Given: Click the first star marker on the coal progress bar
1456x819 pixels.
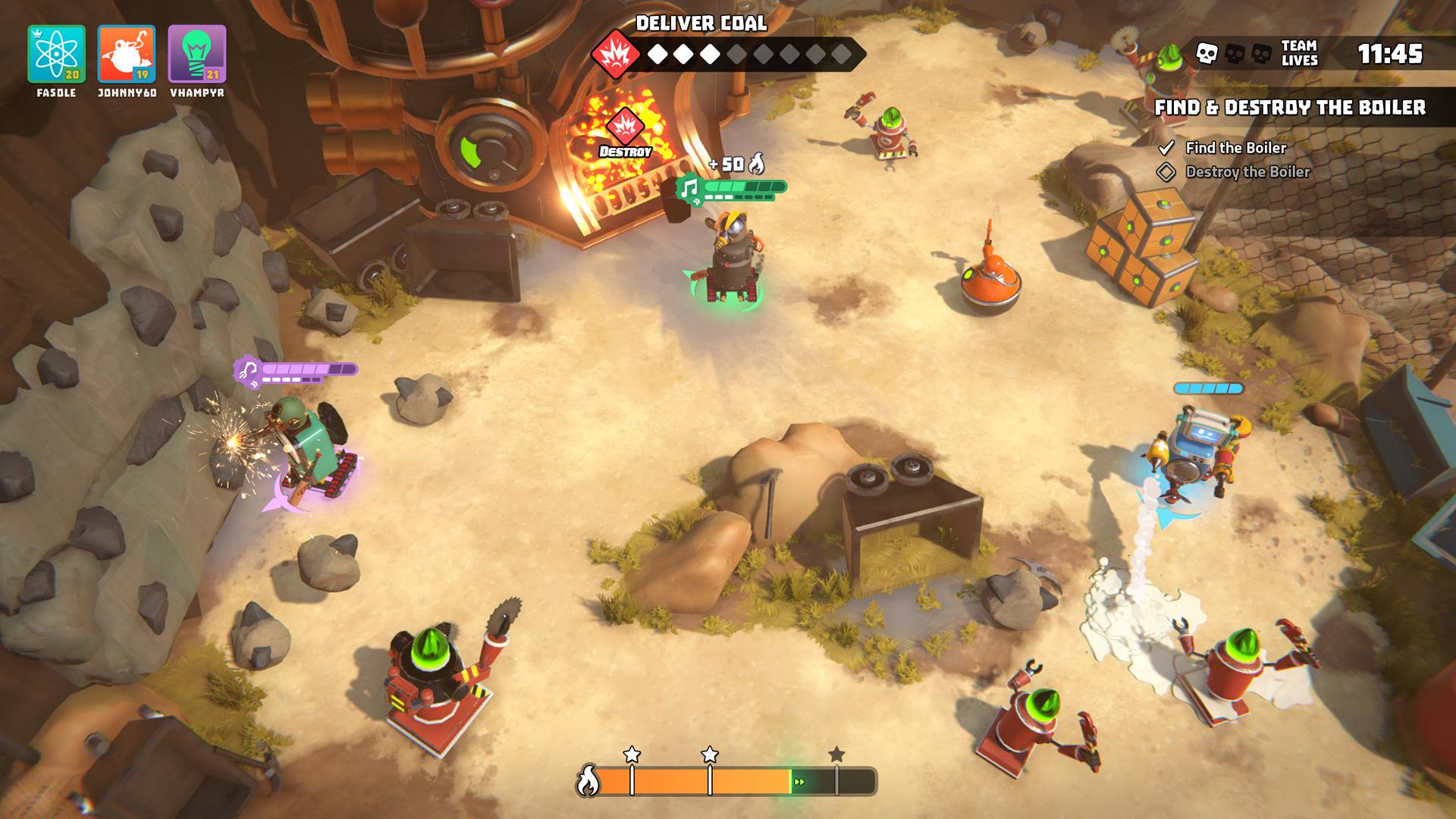Looking at the screenshot, I should coord(630,754).
